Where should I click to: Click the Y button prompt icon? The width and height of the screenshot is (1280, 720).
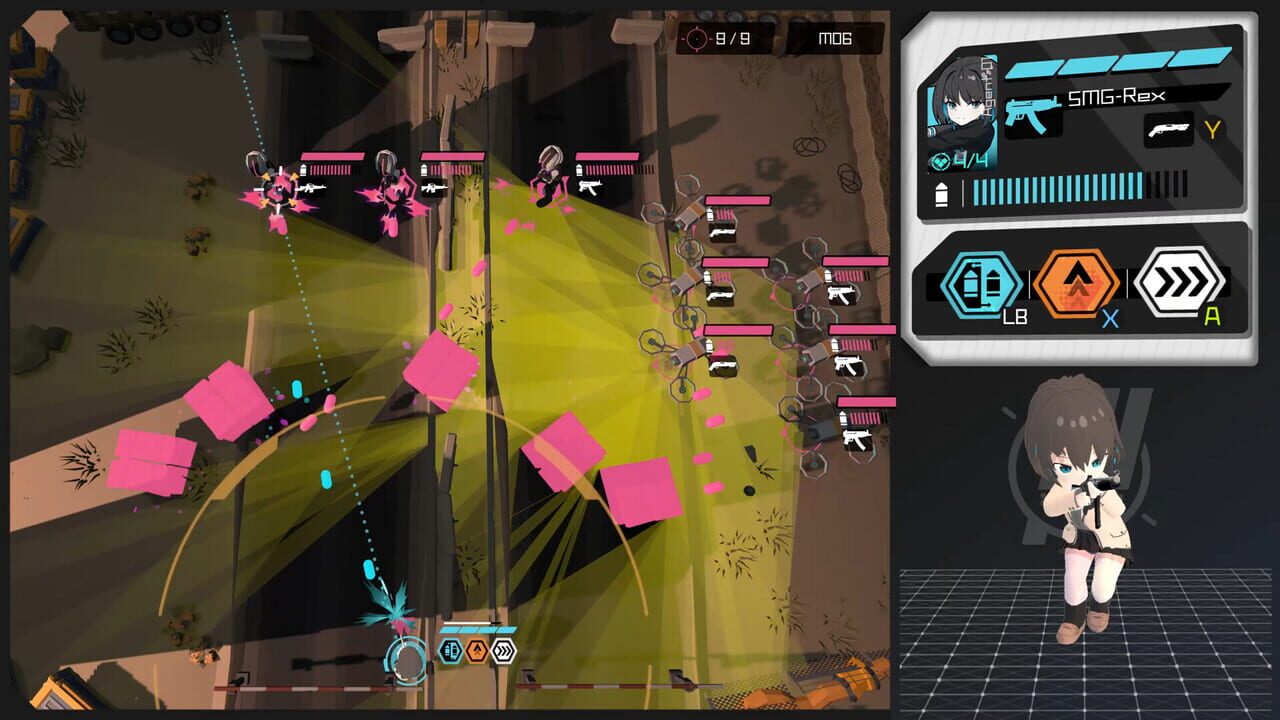pos(1211,129)
